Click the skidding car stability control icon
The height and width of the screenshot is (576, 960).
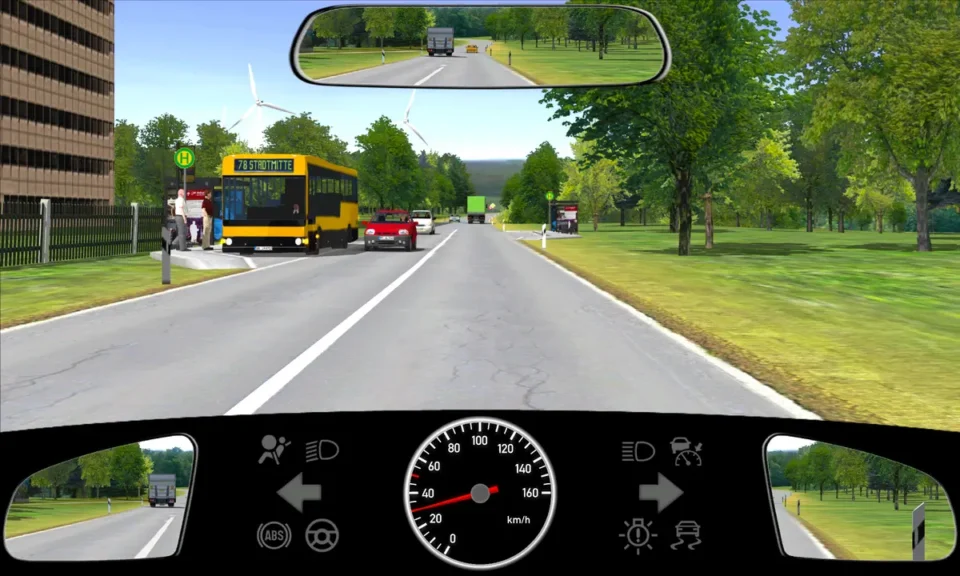(686, 535)
